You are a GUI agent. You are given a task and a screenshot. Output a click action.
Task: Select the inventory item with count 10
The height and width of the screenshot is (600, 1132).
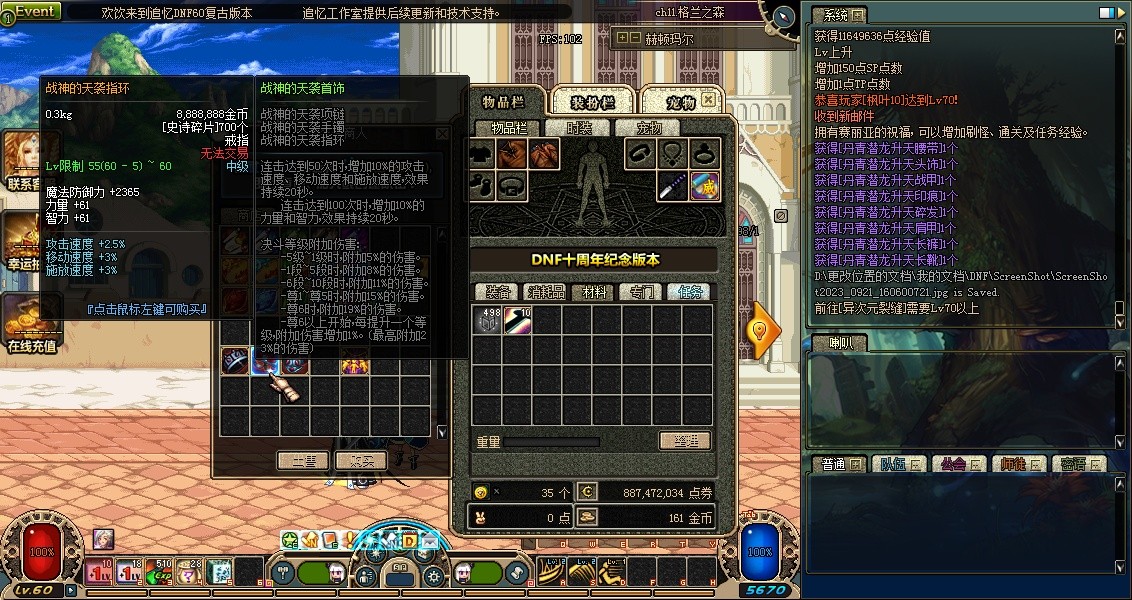pyautogui.click(x=518, y=321)
